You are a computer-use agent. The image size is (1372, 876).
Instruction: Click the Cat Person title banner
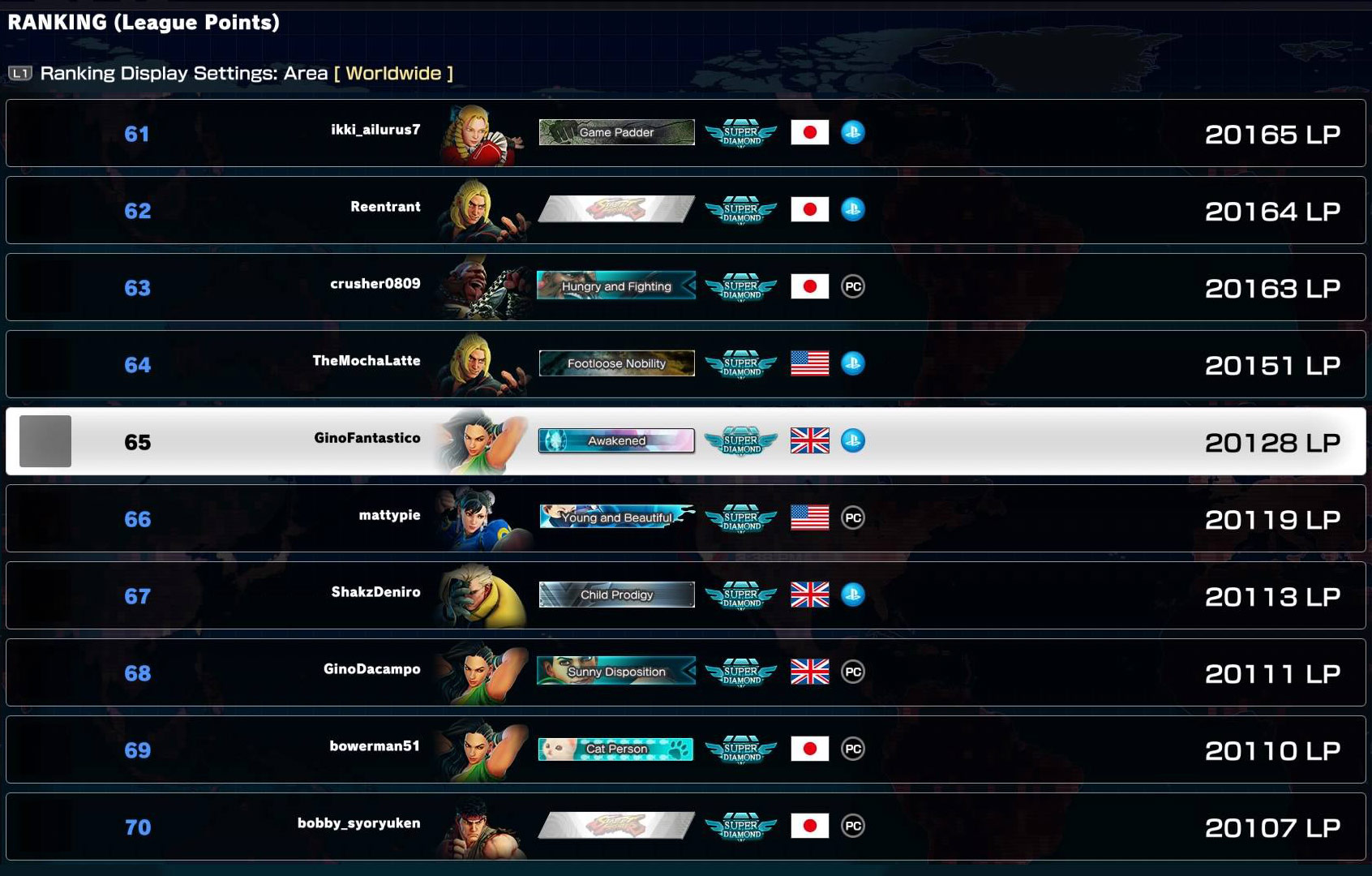pyautogui.click(x=615, y=749)
